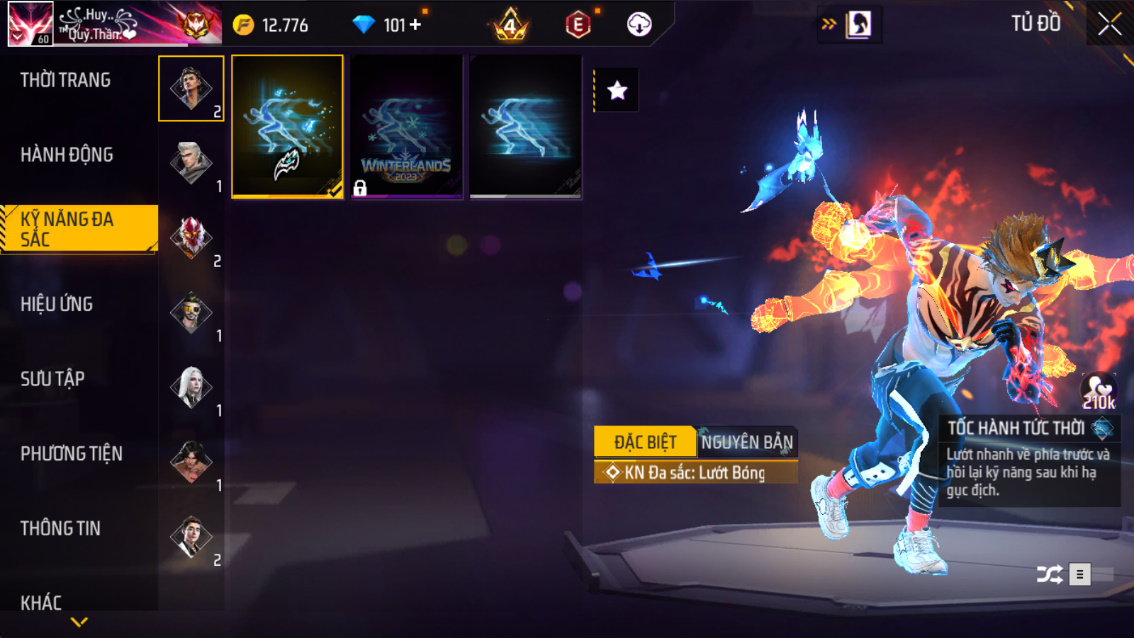Open the Thời Trang category
The height and width of the screenshot is (638, 1134).
66,80
